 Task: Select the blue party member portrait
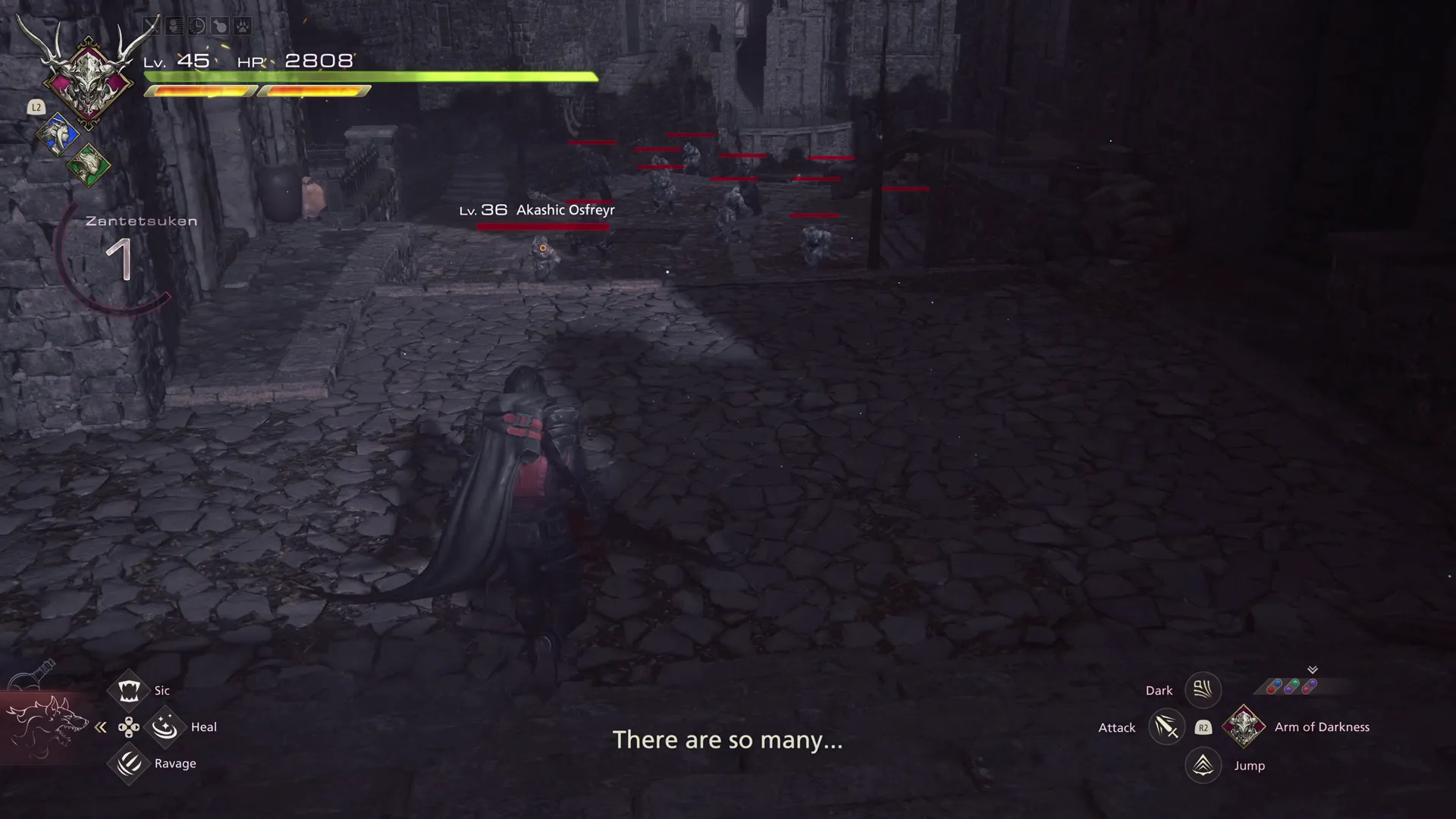59,134
